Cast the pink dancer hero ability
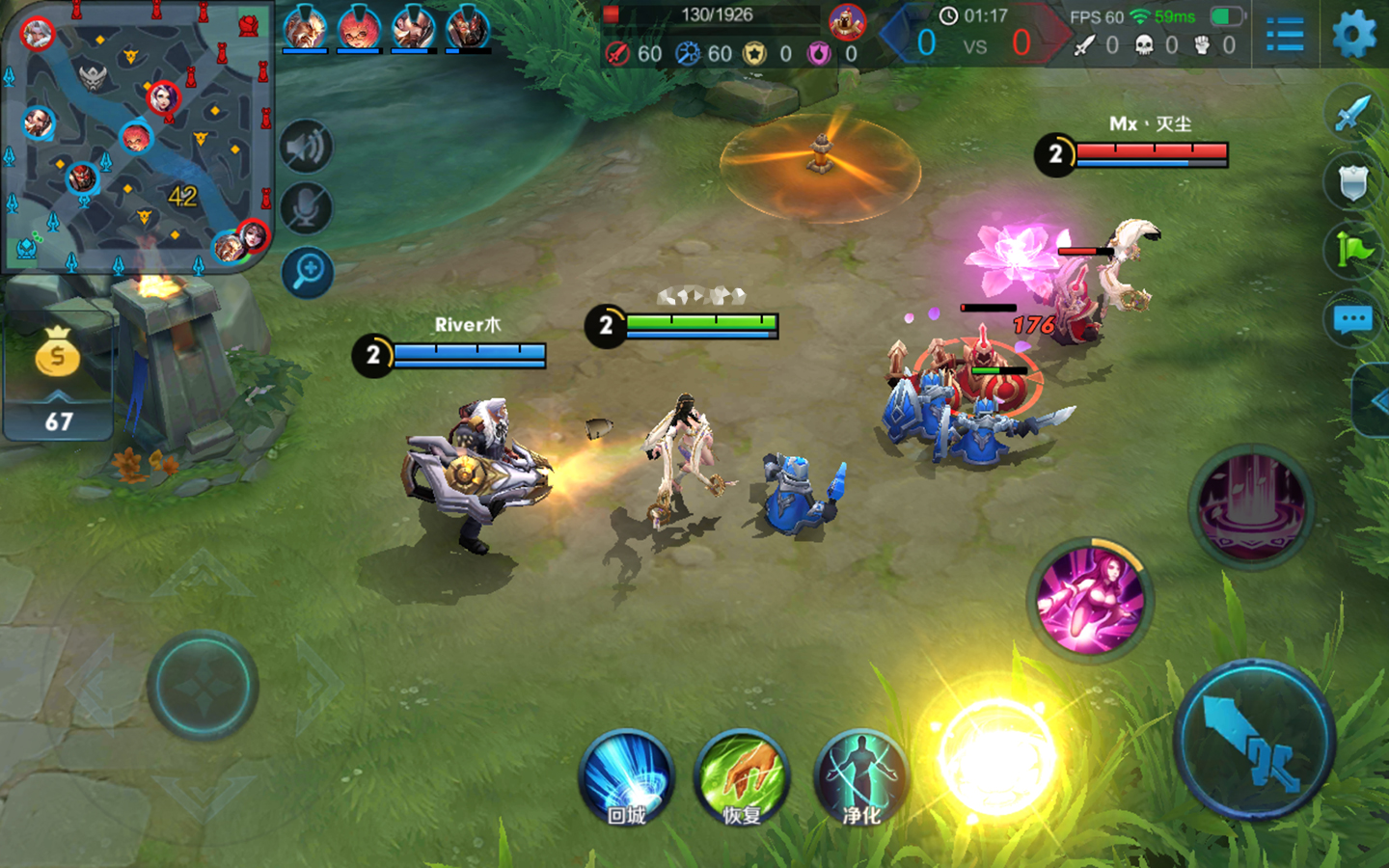 click(x=1090, y=597)
